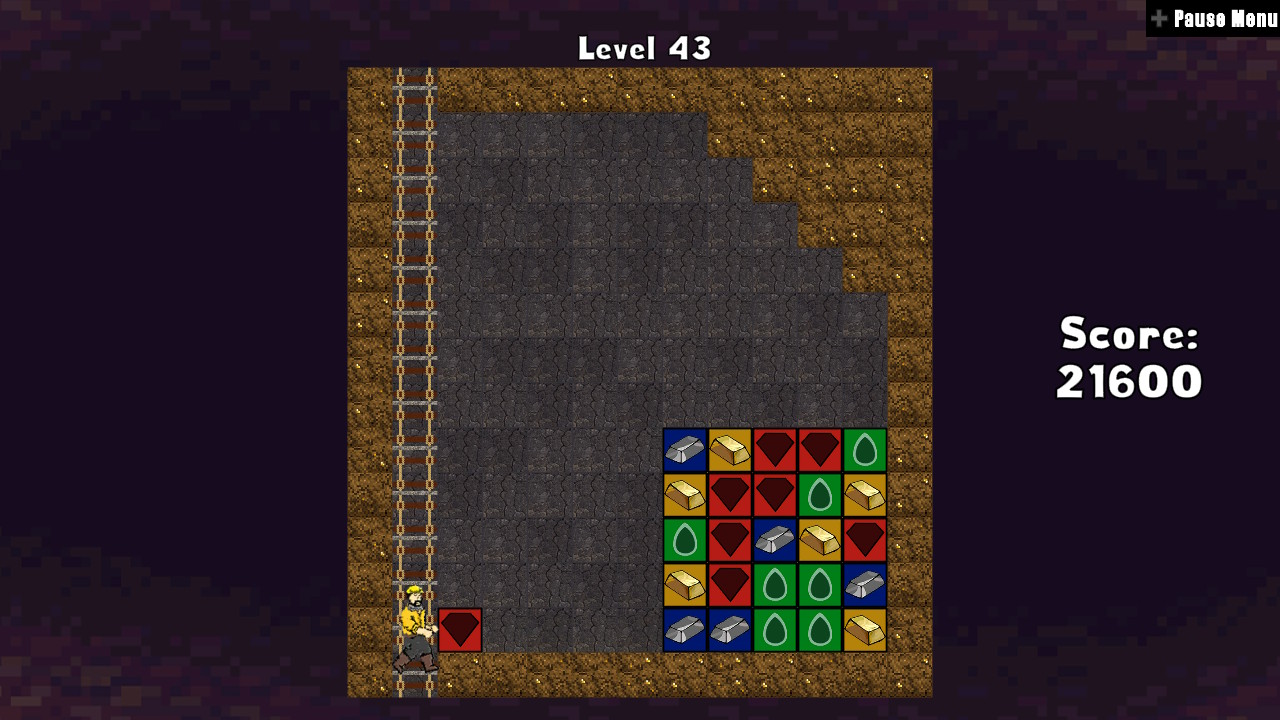This screenshot has height=720, width=1280.
Task: Select the miner character on the ladder
Action: tap(413, 630)
